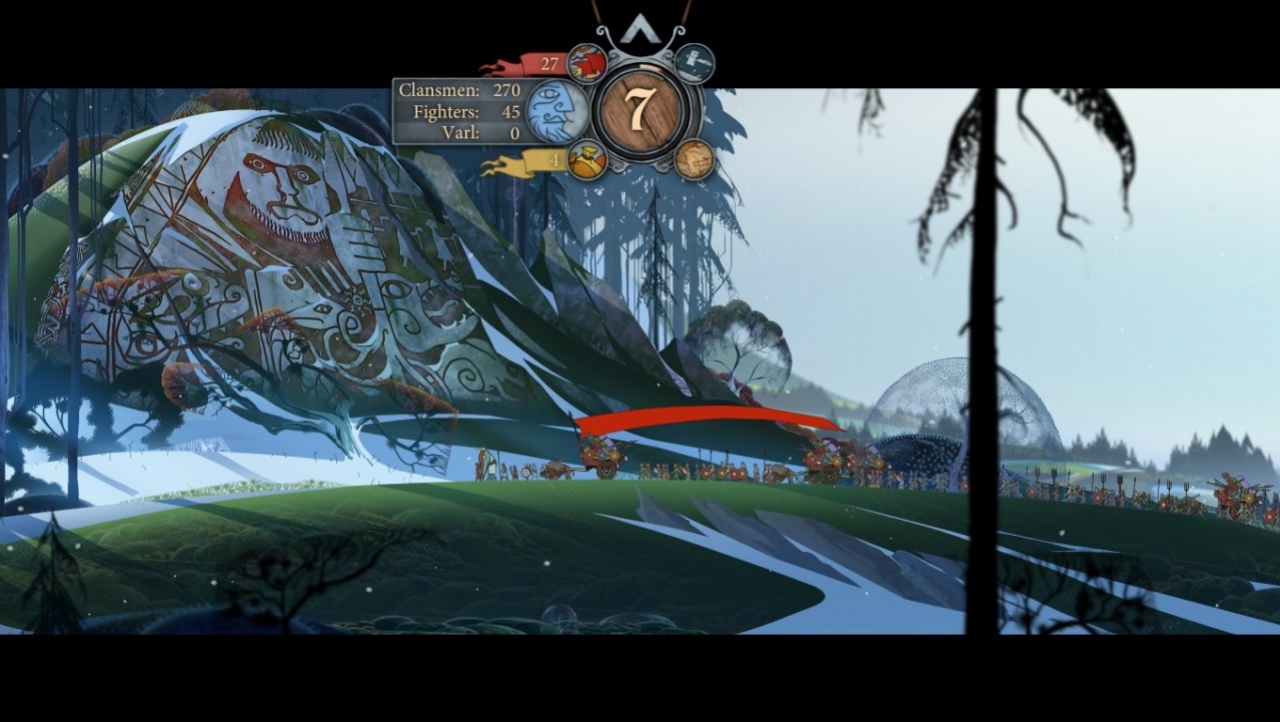Screen dimensions: 1280x722
Task: Click the Clansmen: 270 stat entry
Action: point(458,89)
